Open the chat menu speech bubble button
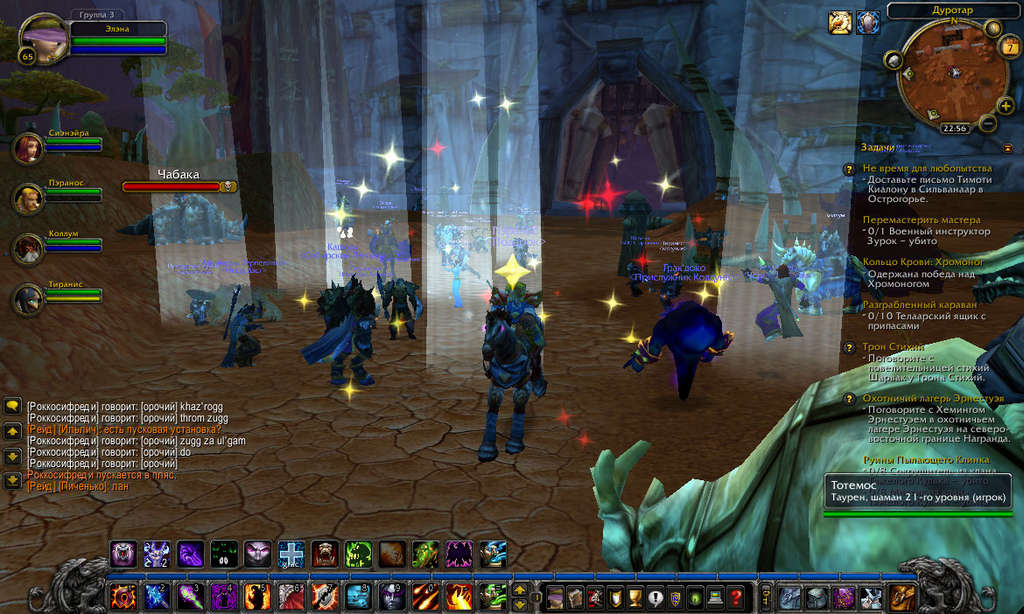 click(x=13, y=407)
